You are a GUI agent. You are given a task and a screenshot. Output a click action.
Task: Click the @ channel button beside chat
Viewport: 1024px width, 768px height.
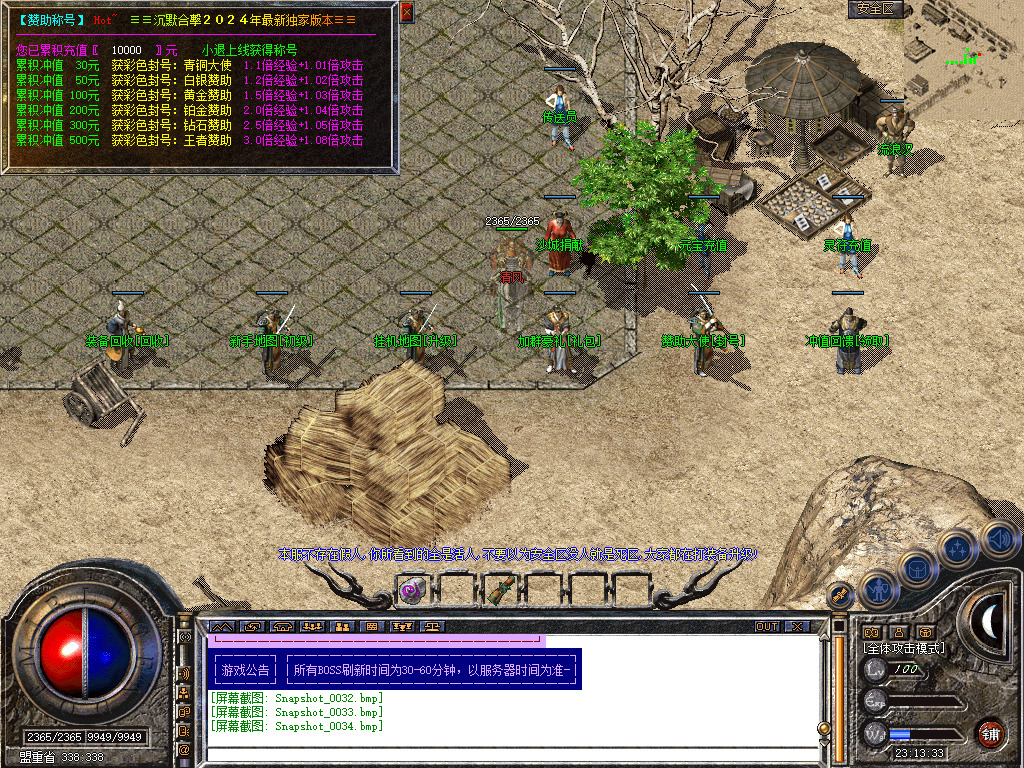click(x=184, y=749)
